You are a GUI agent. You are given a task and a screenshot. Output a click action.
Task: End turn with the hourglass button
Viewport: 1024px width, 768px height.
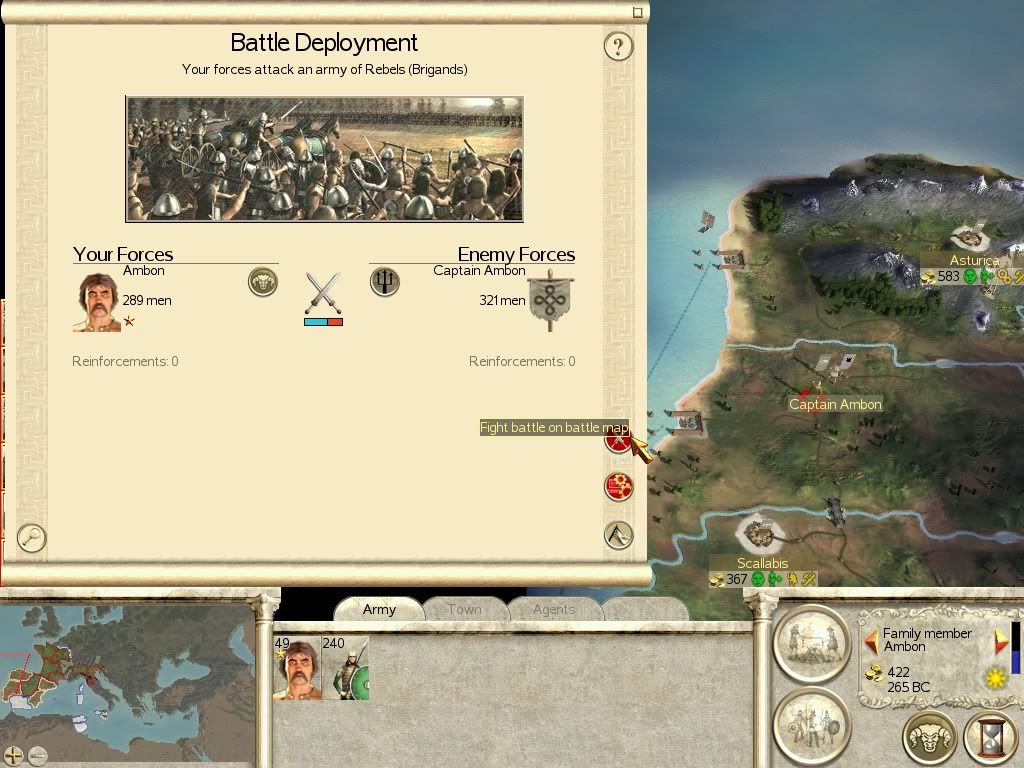pos(990,738)
